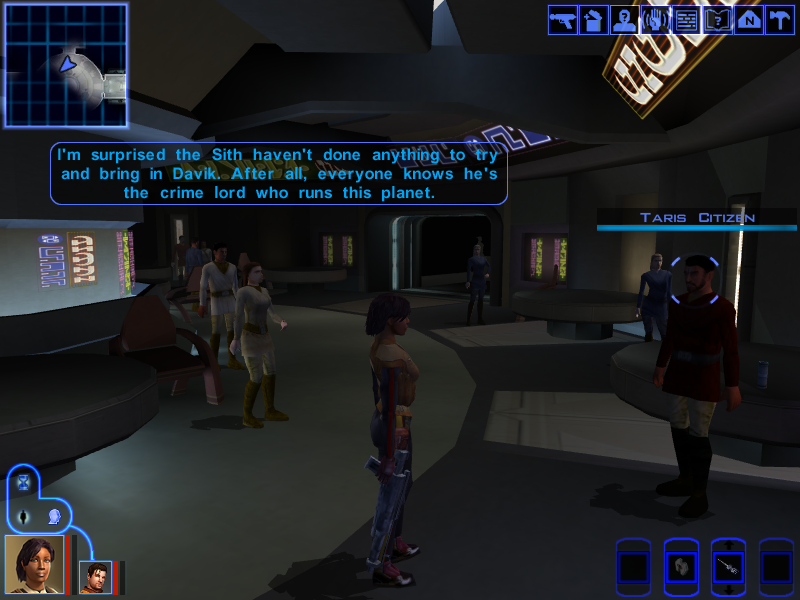
Task: Toggle solo mode with the standing figure icon
Action: [x=24, y=517]
